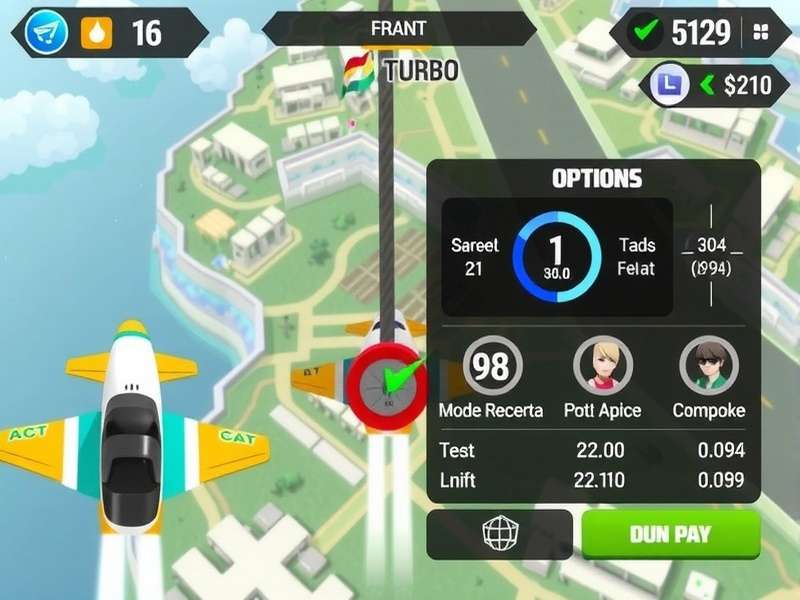This screenshot has width=800, height=600.
Task: Open the four-dot menu beside 5129
Action: point(761,33)
